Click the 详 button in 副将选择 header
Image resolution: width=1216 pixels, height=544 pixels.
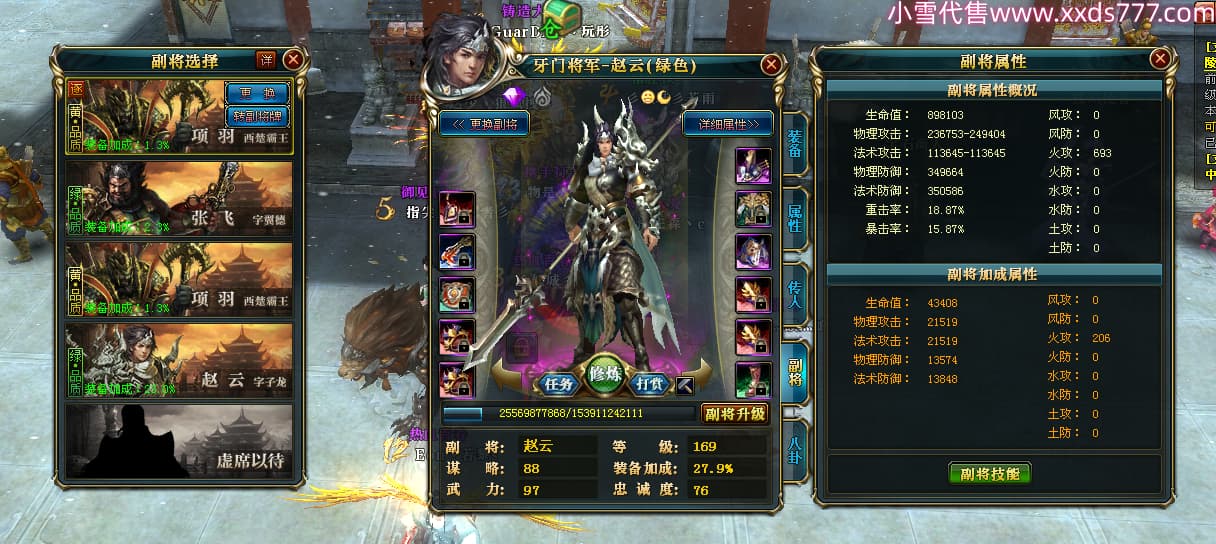(x=265, y=60)
